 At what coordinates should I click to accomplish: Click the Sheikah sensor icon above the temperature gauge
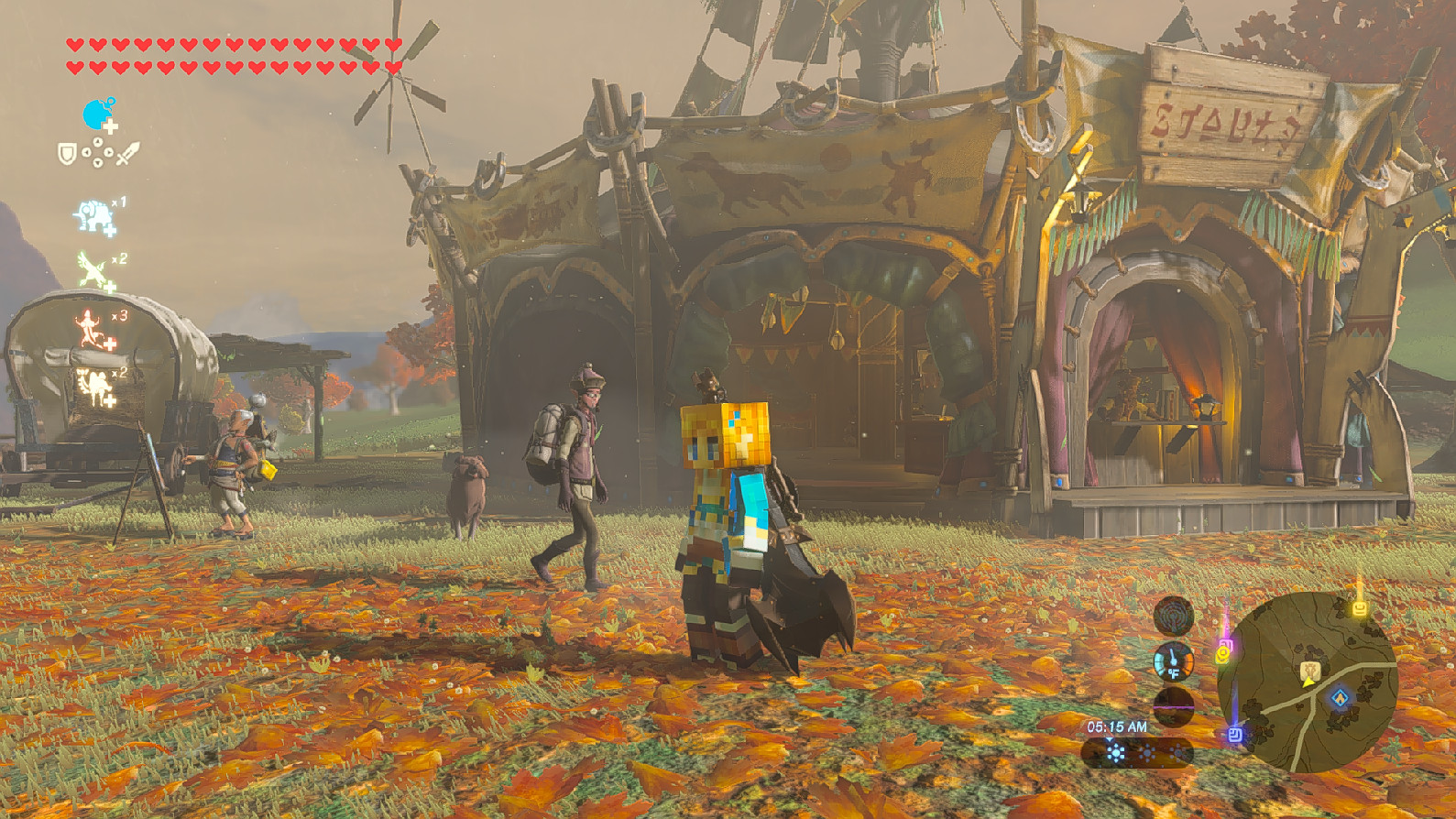click(x=1174, y=616)
